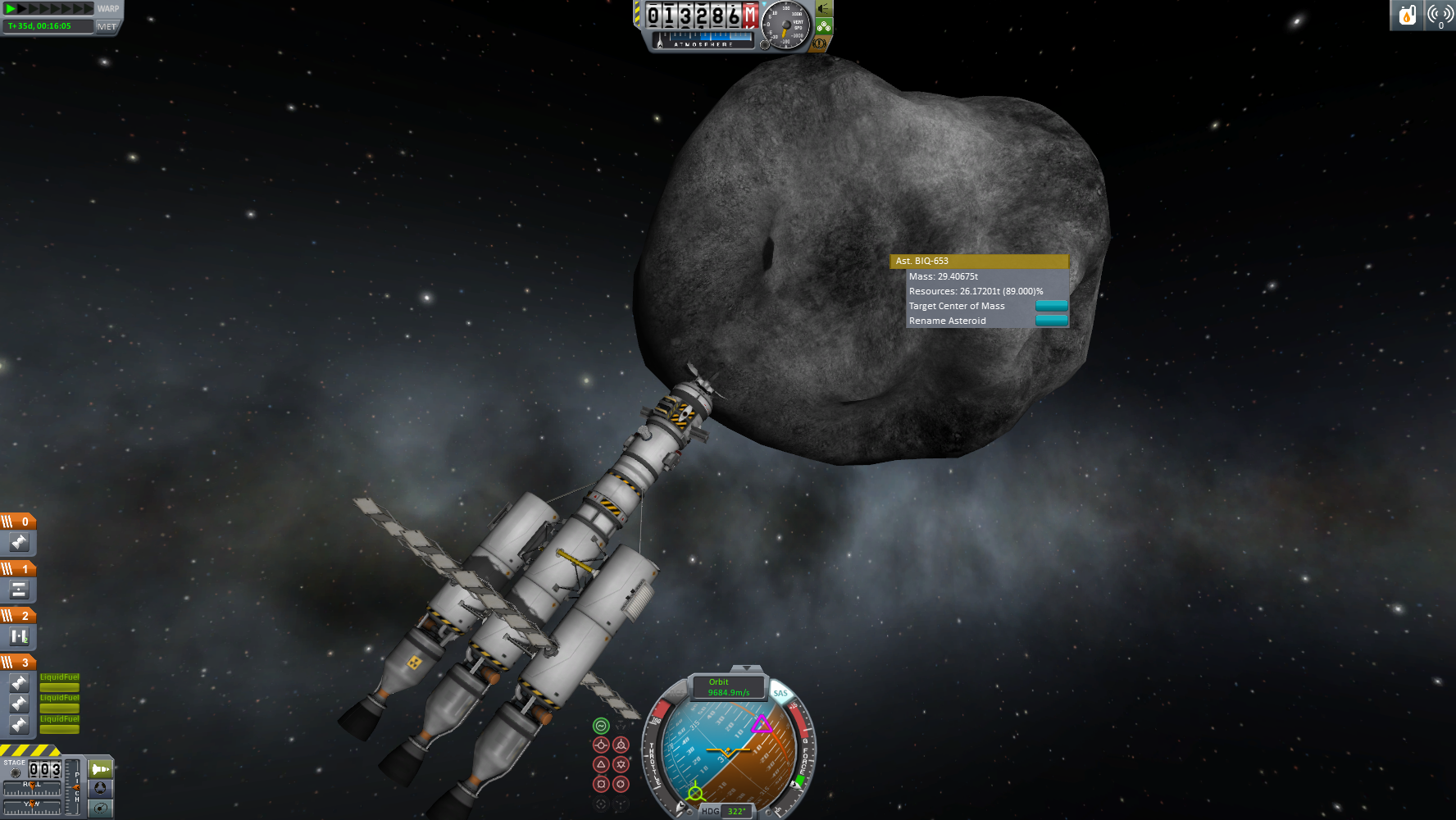Select the stage 2 launch clamp icon
1456x820 pixels.
[x=19, y=636]
